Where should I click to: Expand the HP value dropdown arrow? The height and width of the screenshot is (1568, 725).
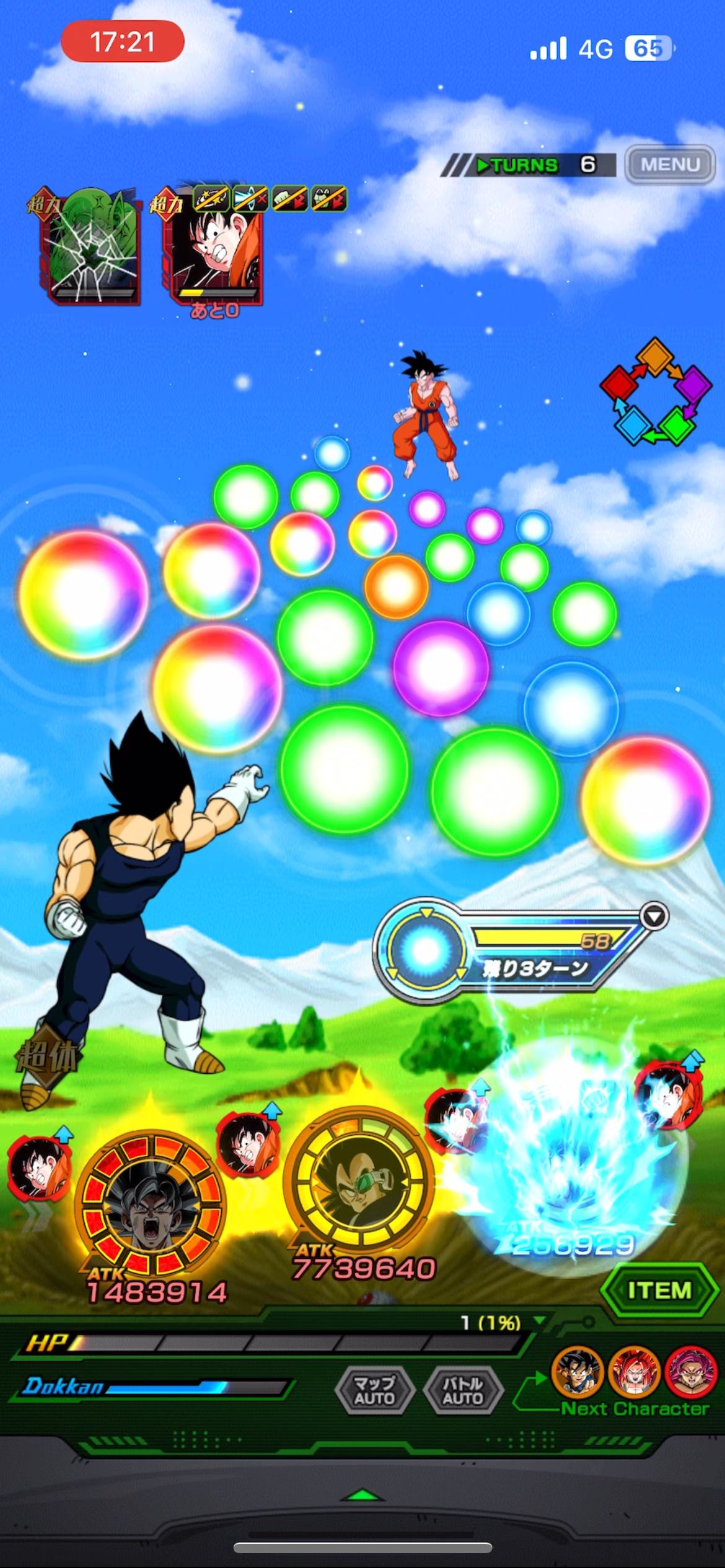540,1320
